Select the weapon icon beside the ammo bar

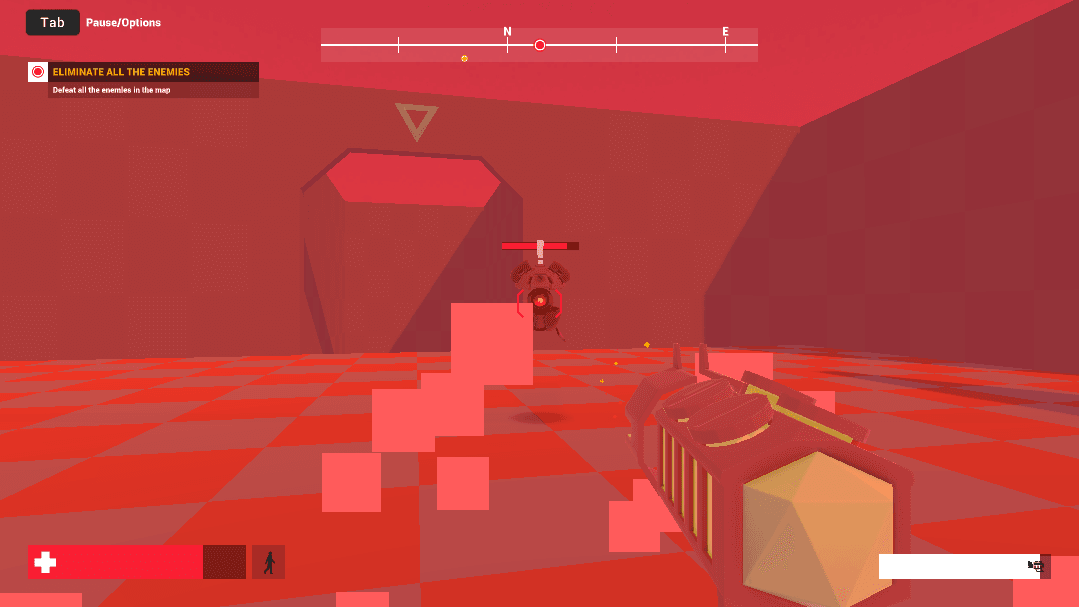[1037, 566]
